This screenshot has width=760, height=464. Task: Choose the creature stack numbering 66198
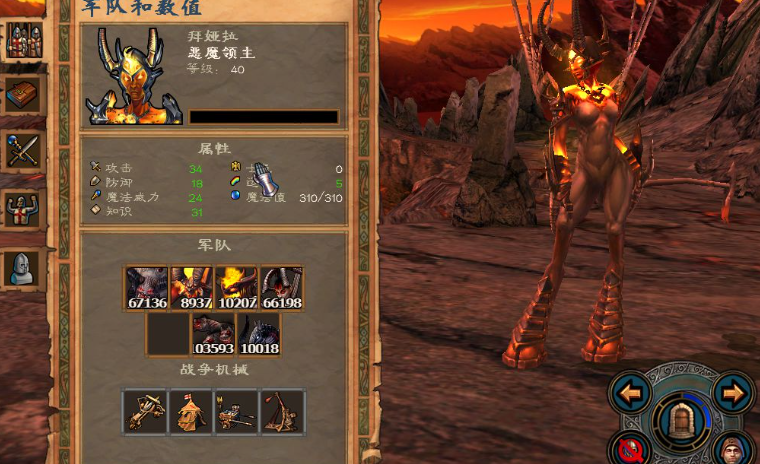281,289
